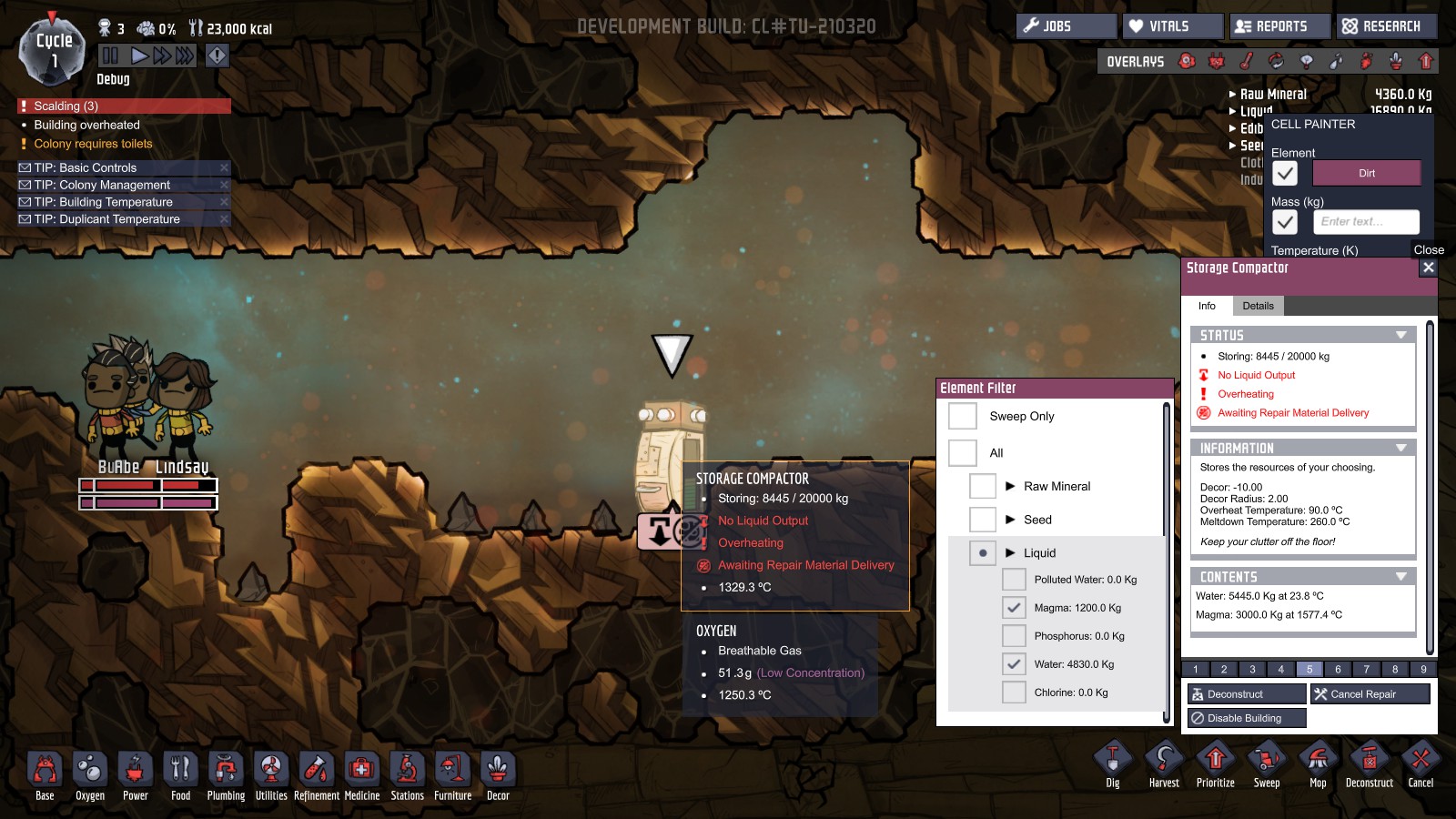
Task: Close the Cell Painter window
Action: click(x=1428, y=249)
